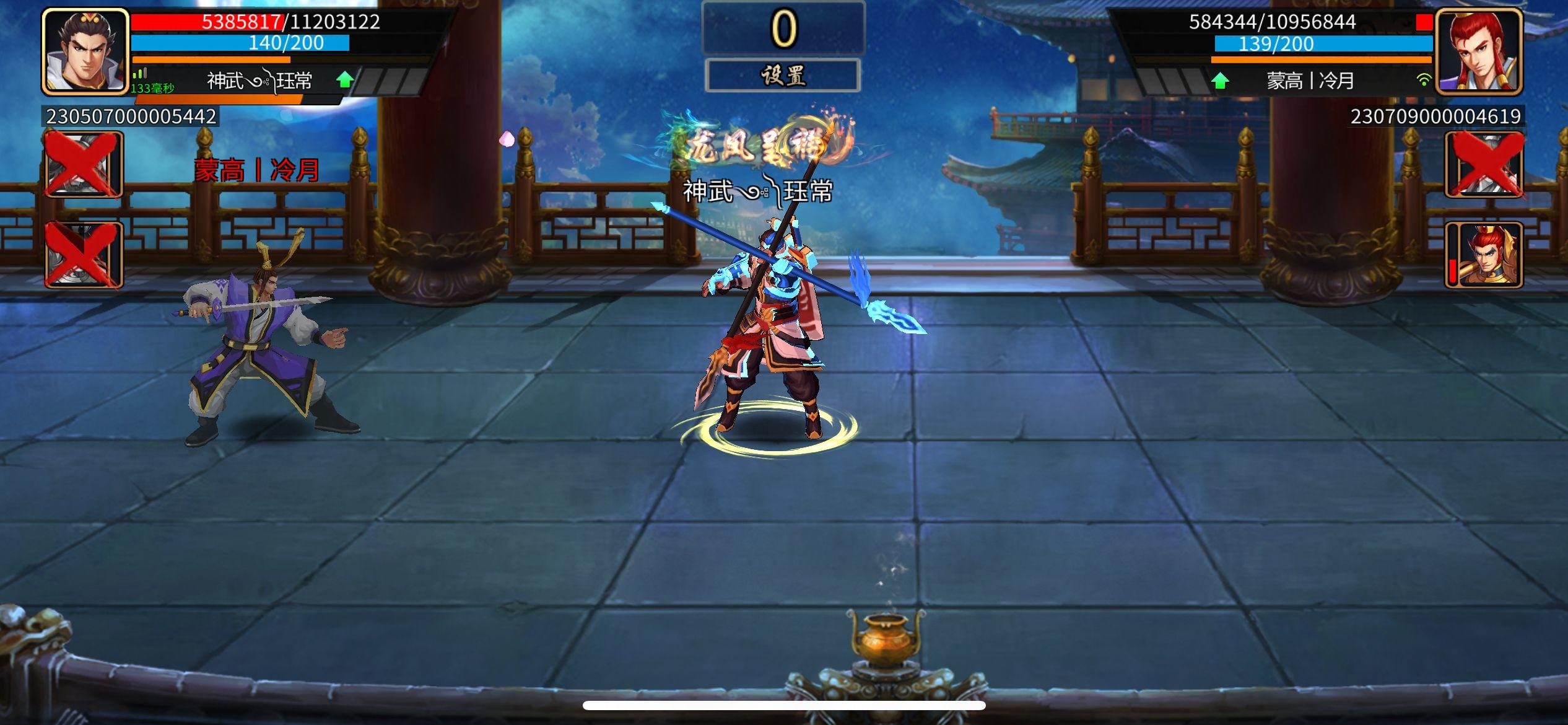Open the 设置 settings menu
Screen dimensions: 1568x725
click(784, 74)
